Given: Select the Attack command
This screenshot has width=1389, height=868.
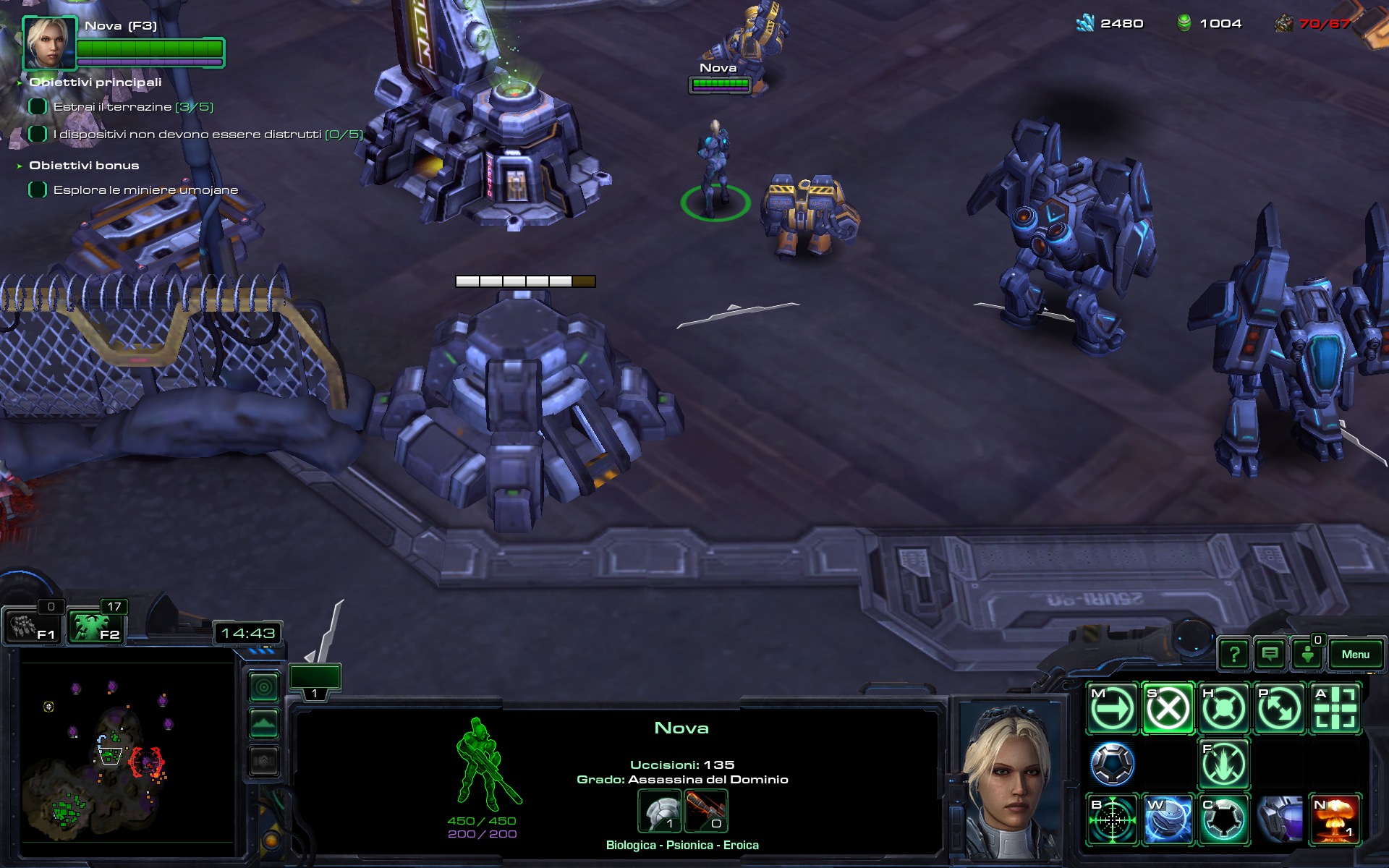Looking at the screenshot, I should pos(1335,709).
